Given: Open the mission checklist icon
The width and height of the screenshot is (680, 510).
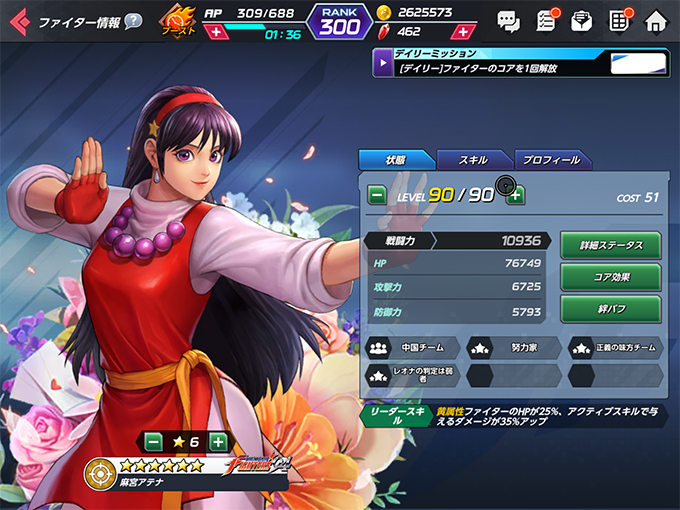Looking at the screenshot, I should pos(546,20).
